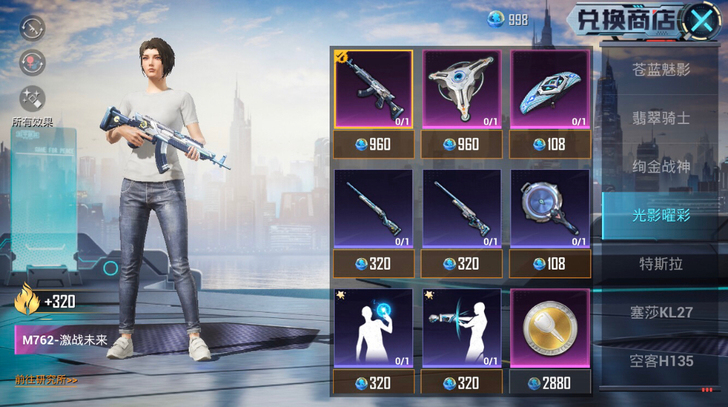Image resolution: width=728 pixels, height=407 pixels.
Task: Open the 翡翠骑士 category
Action: click(x=661, y=118)
